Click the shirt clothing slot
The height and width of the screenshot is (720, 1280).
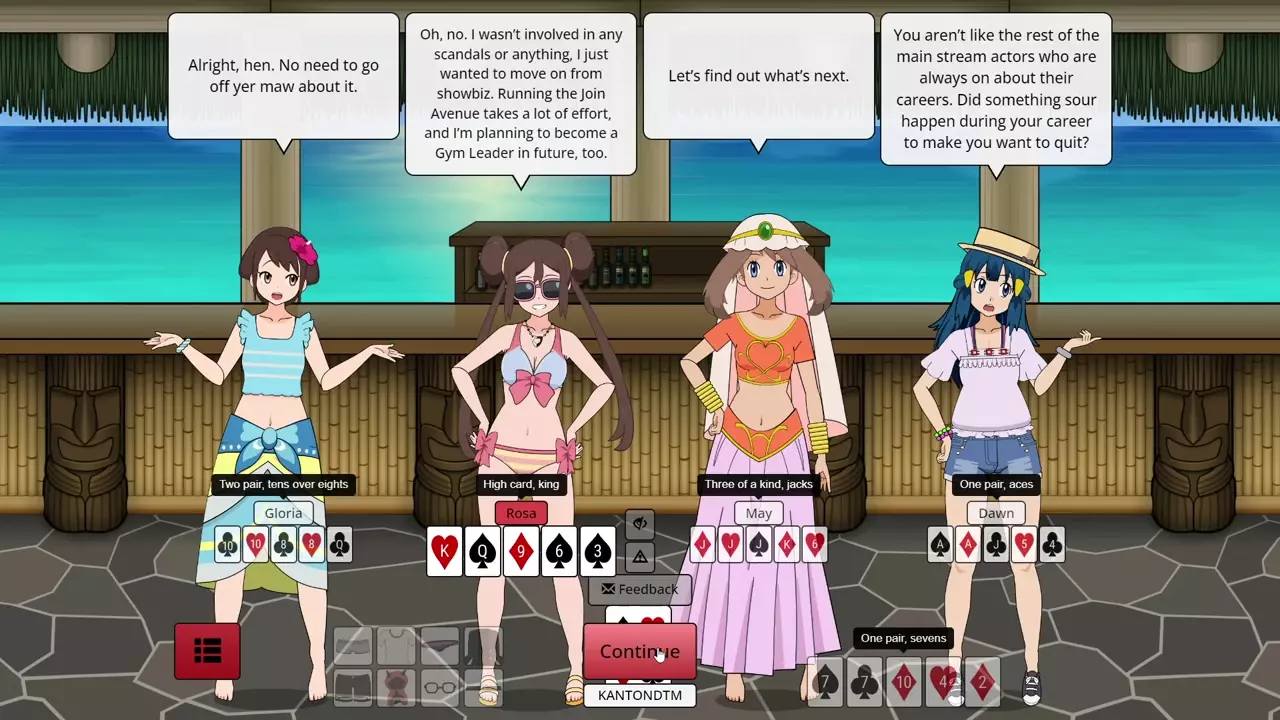(x=396, y=646)
